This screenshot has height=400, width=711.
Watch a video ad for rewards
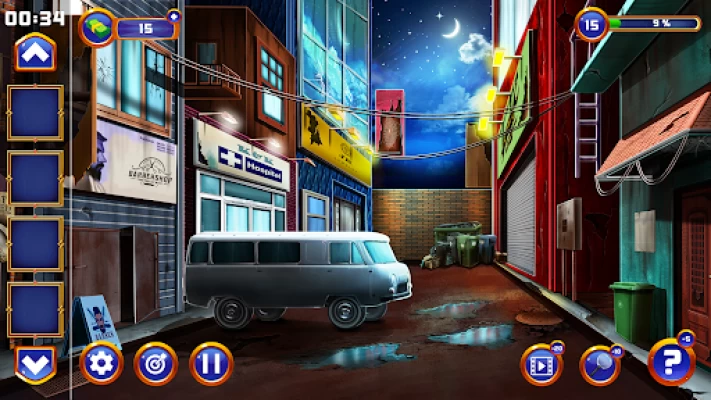coord(541,365)
